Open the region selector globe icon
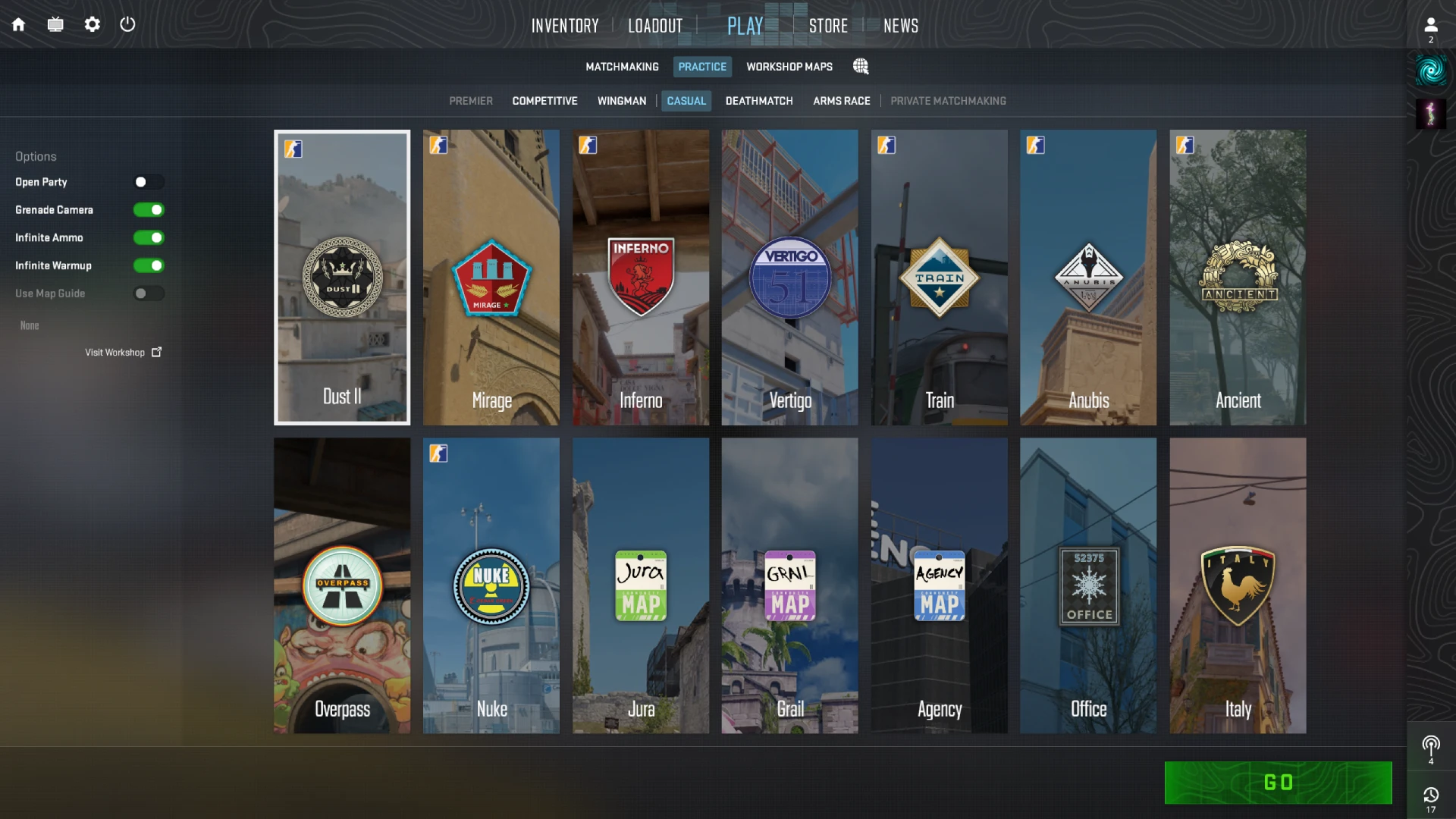This screenshot has height=819, width=1456. pyautogui.click(x=861, y=67)
